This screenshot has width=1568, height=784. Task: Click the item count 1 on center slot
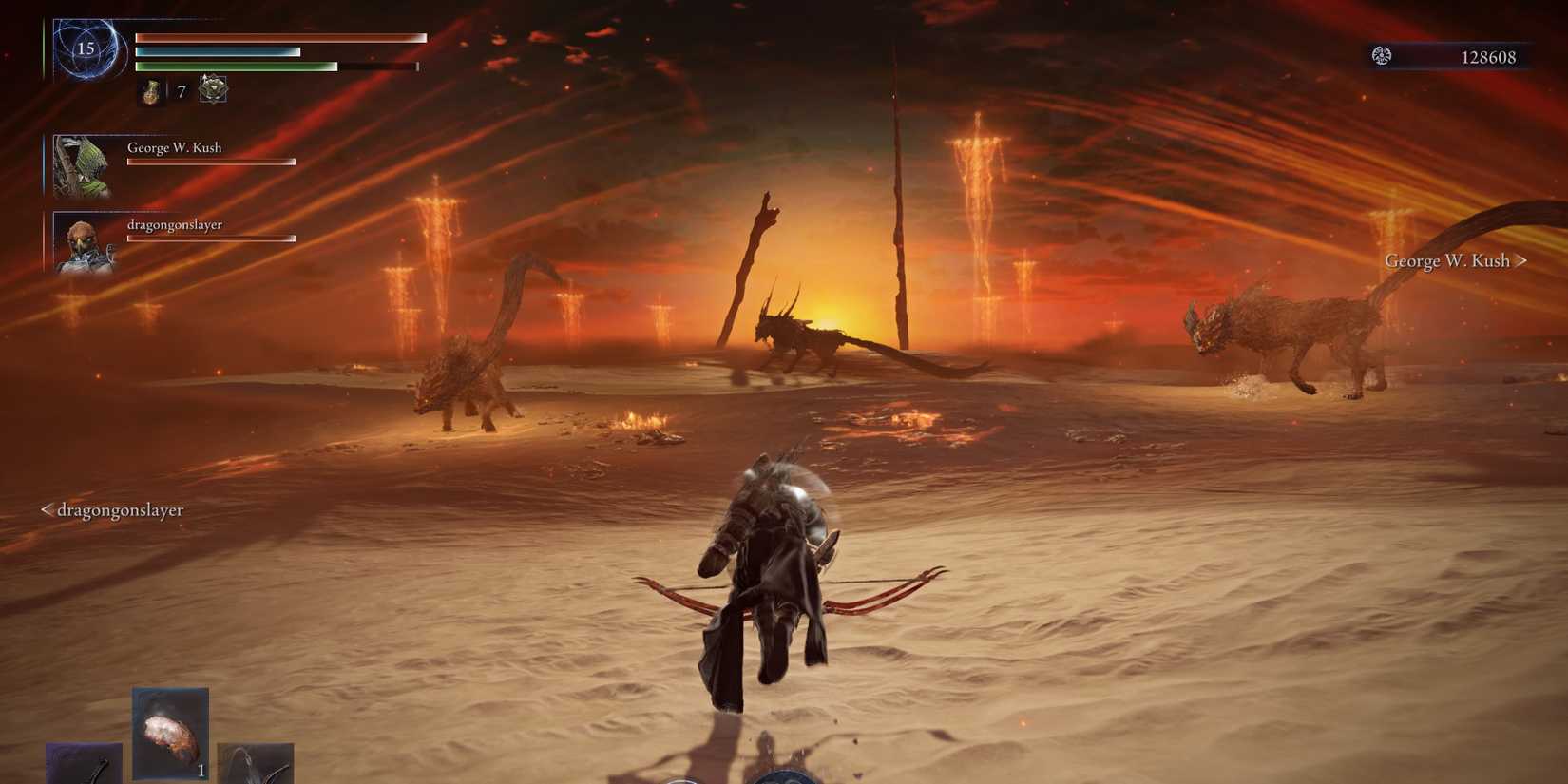pos(201,771)
